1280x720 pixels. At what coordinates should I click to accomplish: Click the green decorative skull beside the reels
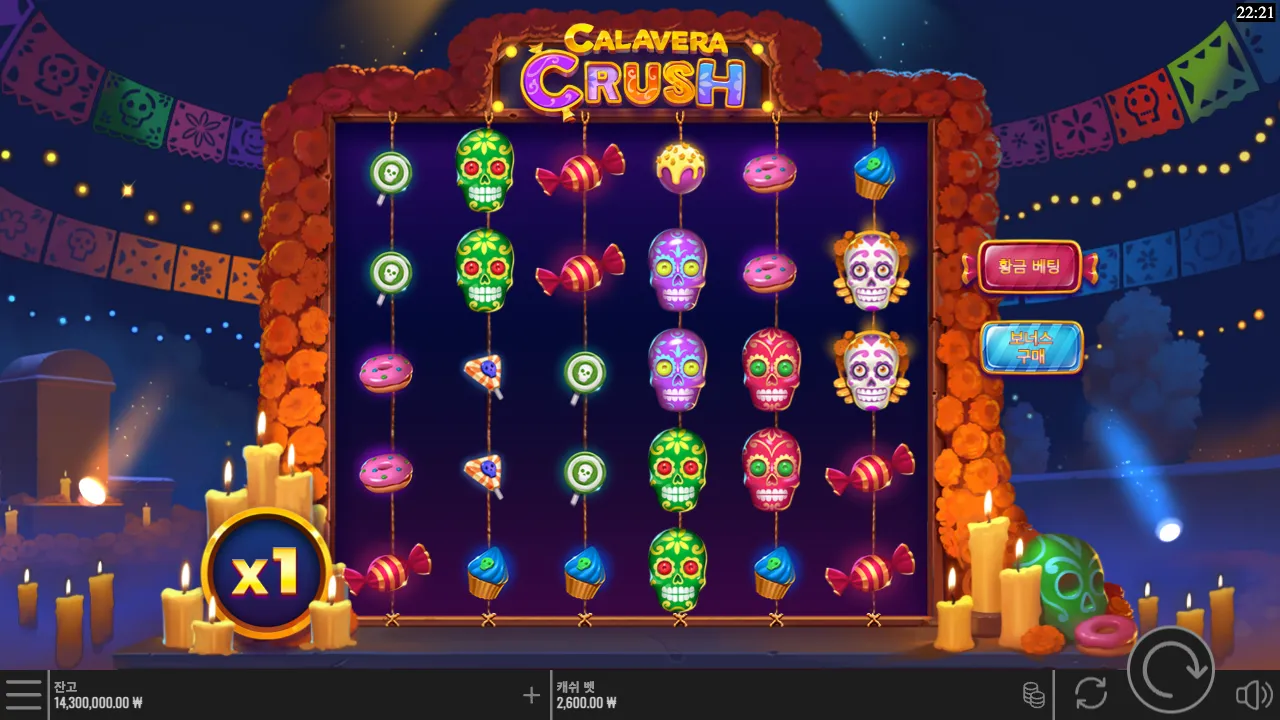(1066, 580)
